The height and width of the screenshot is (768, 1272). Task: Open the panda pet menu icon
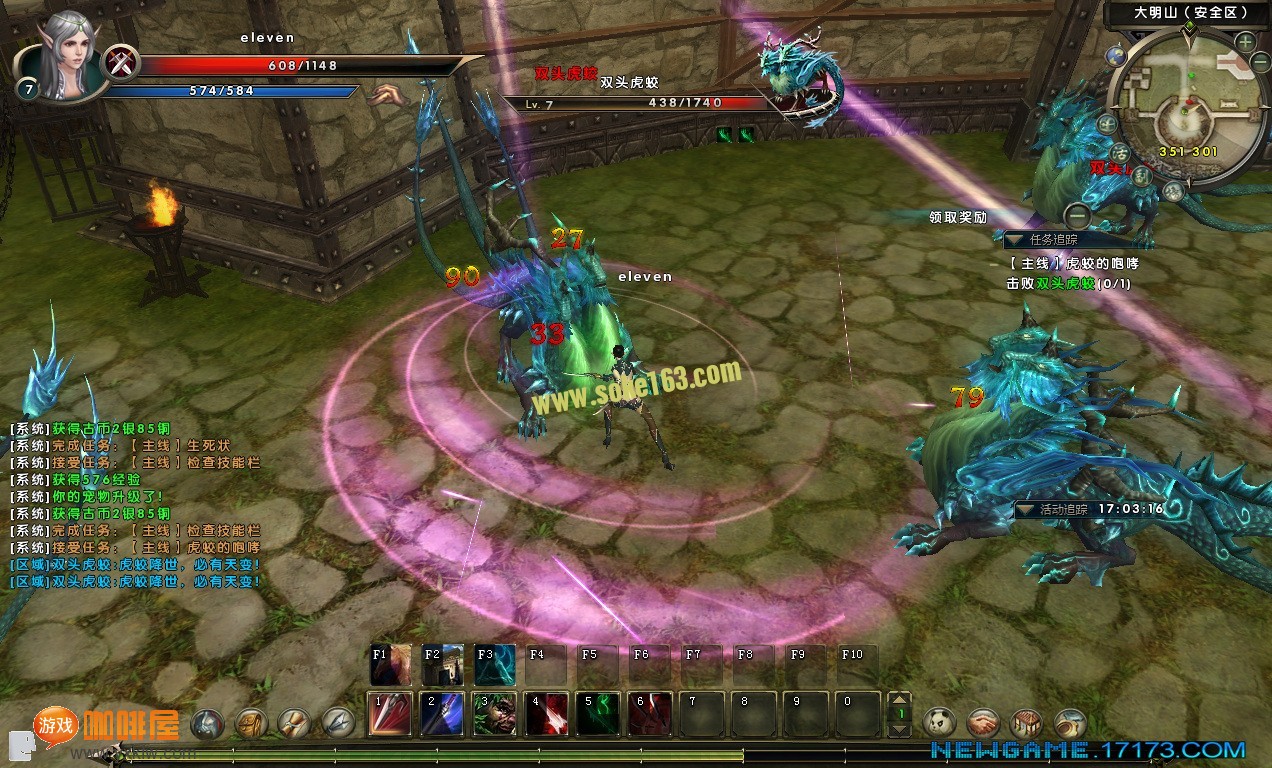pyautogui.click(x=940, y=722)
